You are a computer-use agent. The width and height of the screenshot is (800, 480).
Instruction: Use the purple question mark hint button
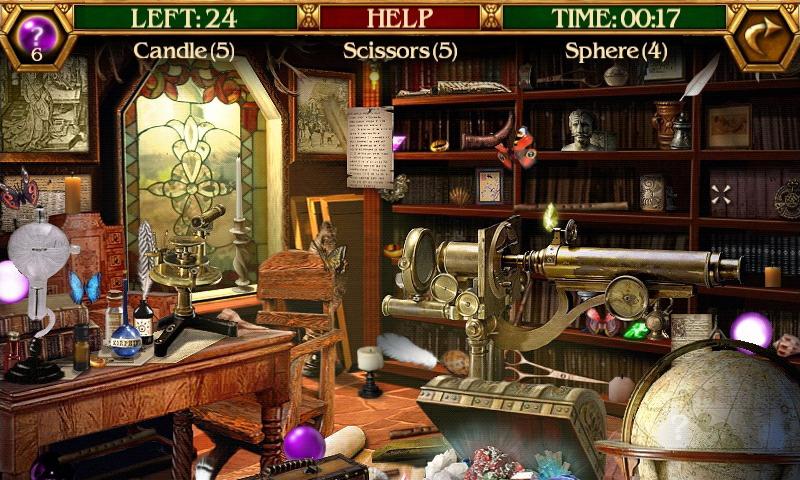36,31
